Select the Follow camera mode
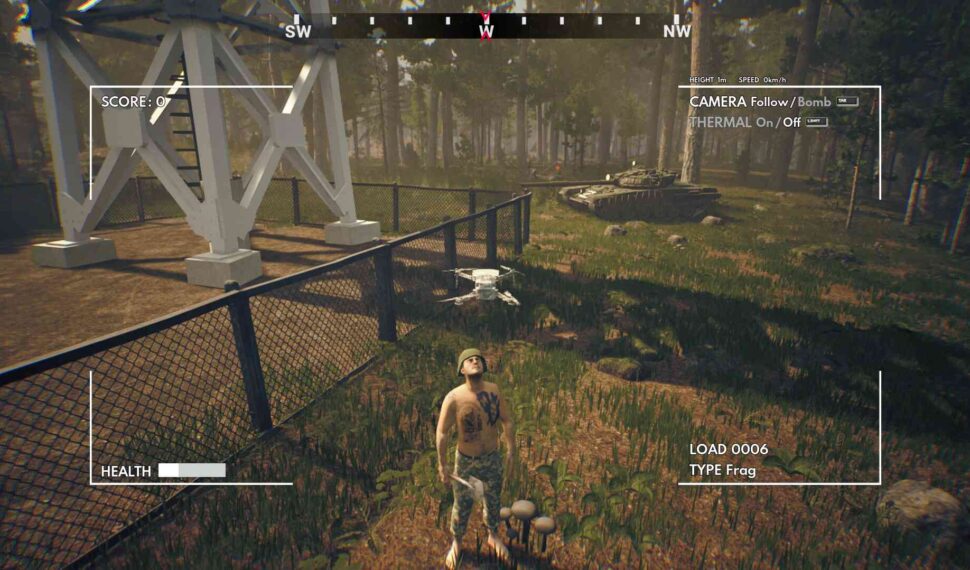Image resolution: width=970 pixels, height=570 pixels. pyautogui.click(x=771, y=102)
